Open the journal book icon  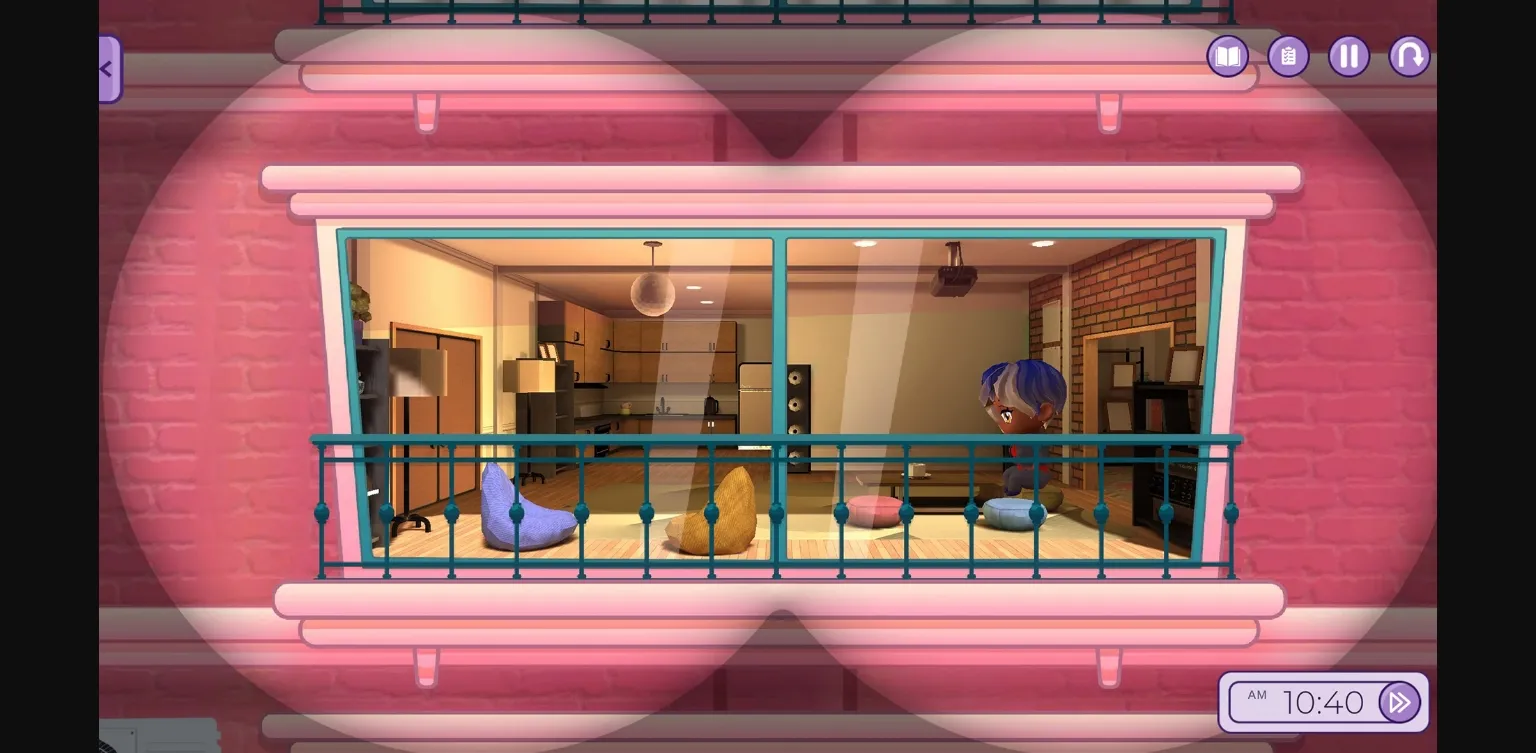tap(1227, 57)
